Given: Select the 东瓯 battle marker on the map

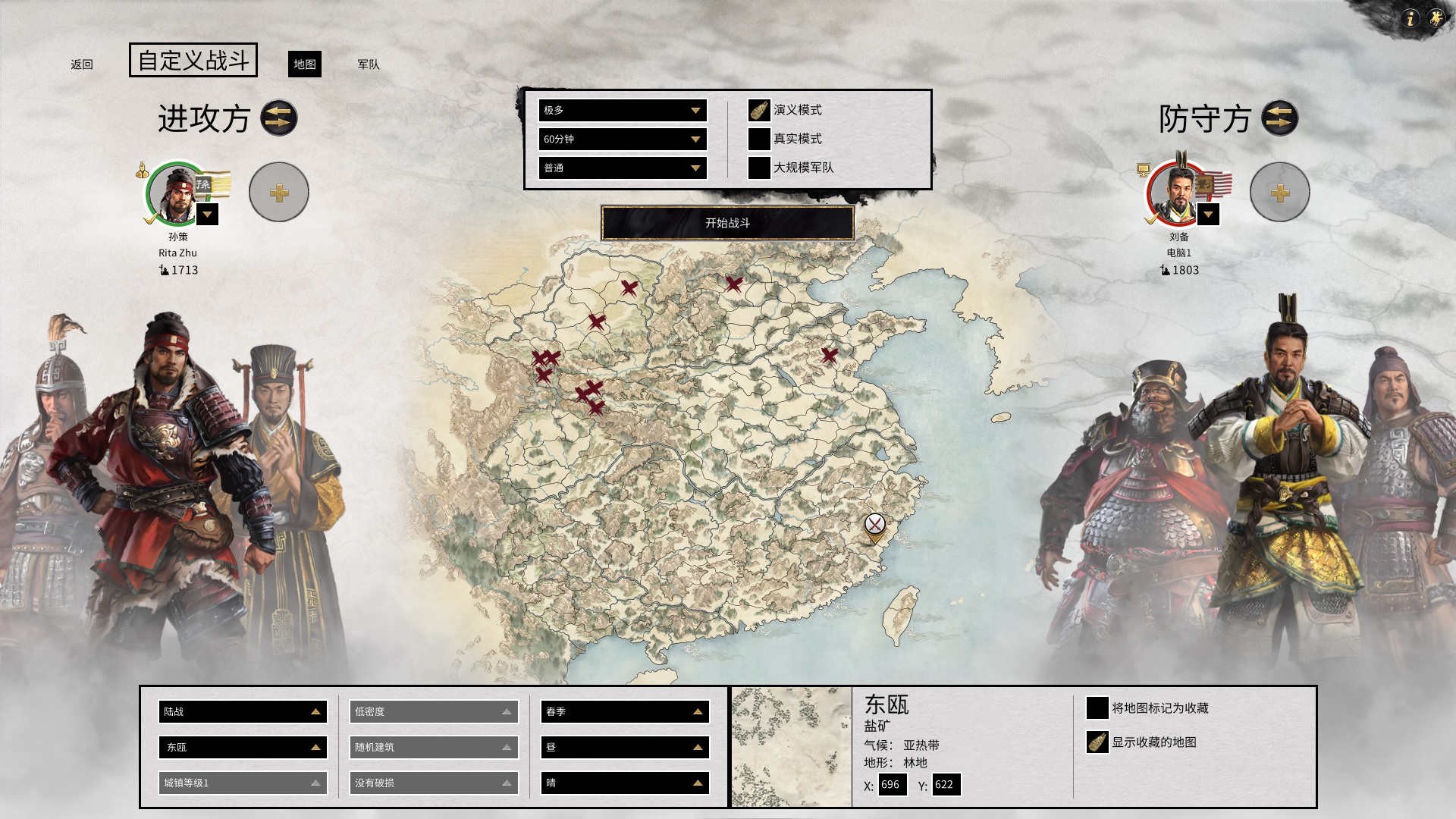Looking at the screenshot, I should 874,525.
